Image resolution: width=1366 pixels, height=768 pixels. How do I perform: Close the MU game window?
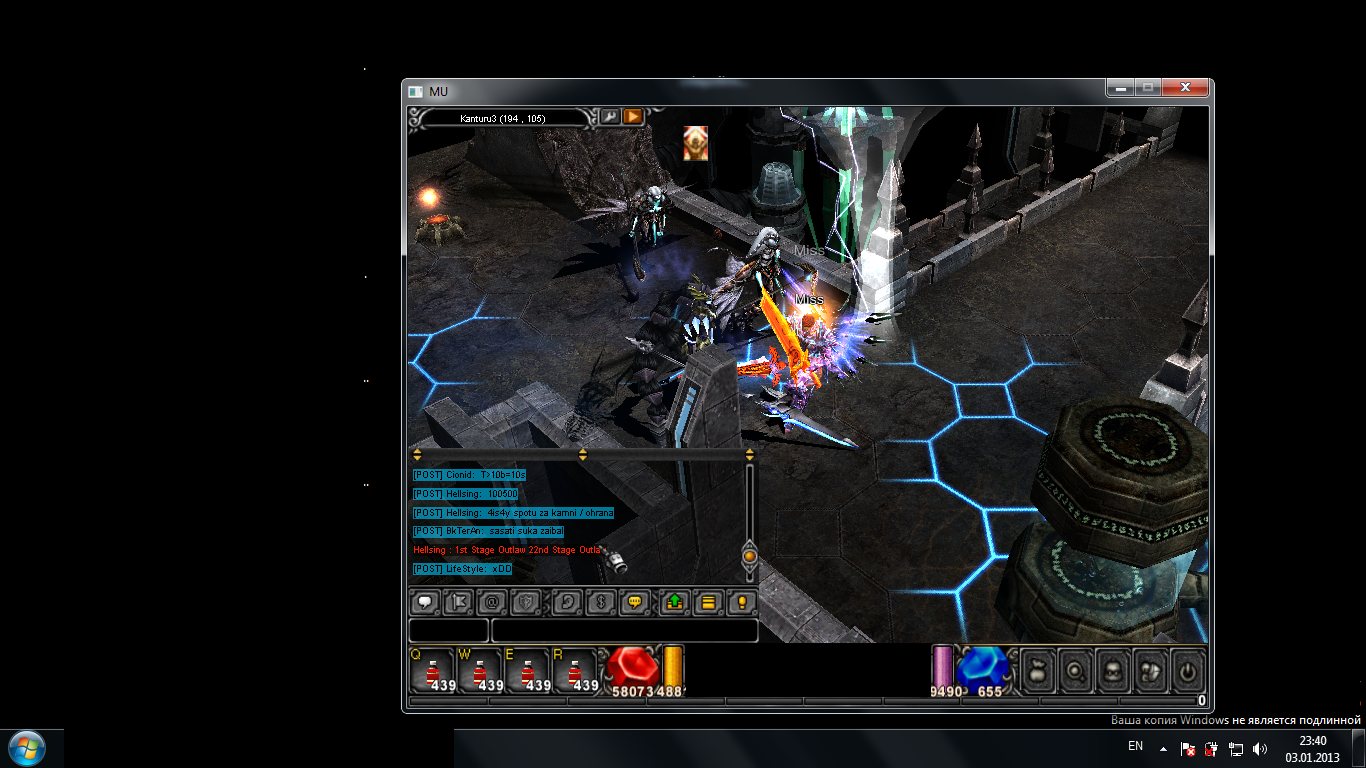[1185, 88]
